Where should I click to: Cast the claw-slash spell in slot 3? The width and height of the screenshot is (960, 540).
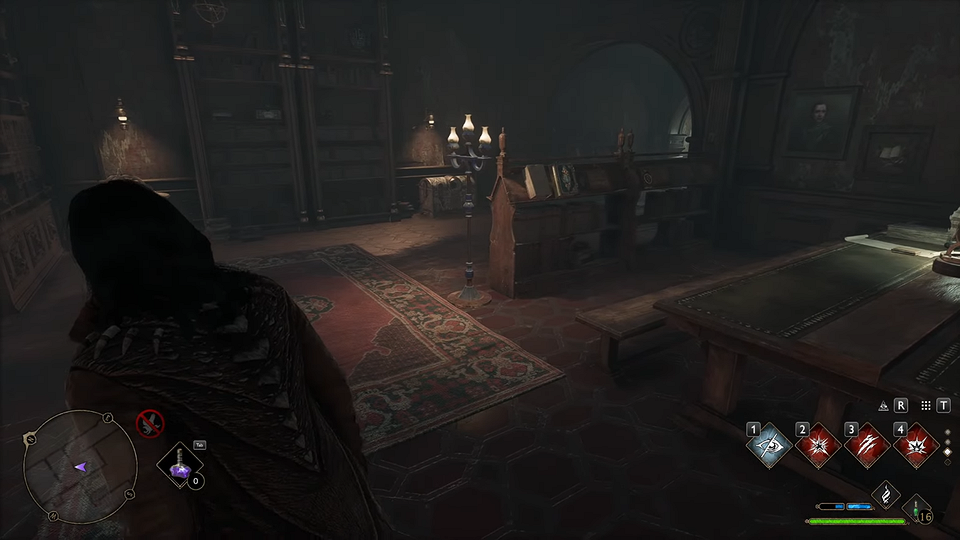866,445
